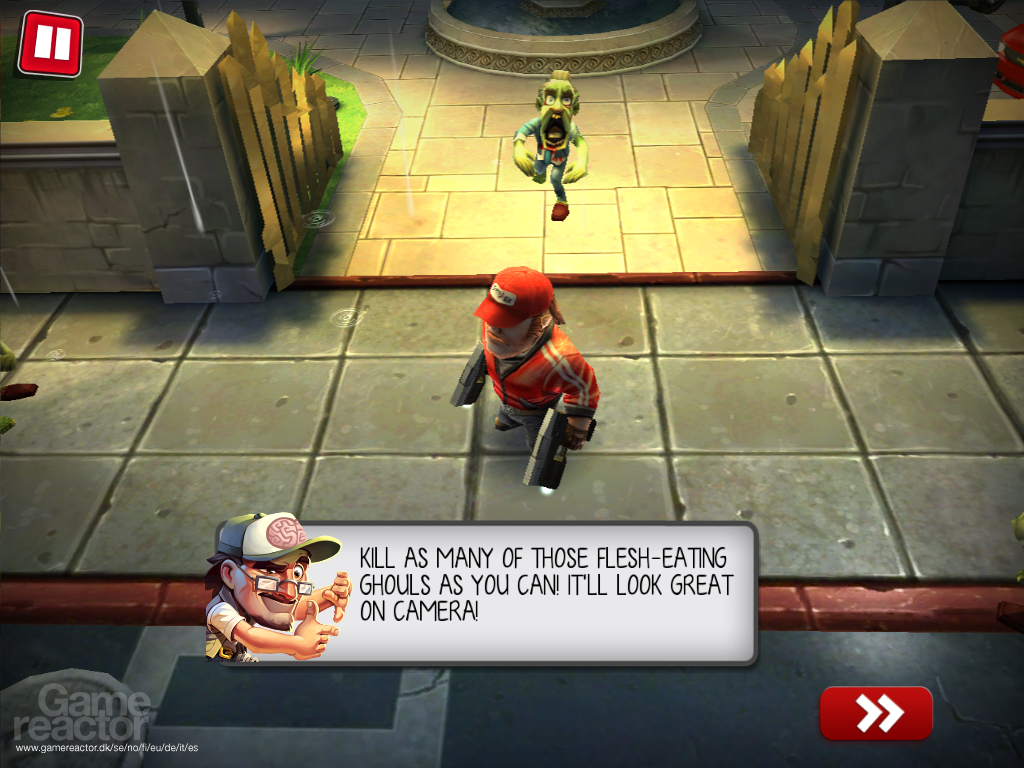The height and width of the screenshot is (768, 1024).
Task: Pause the game with the red button
Action: point(50,44)
